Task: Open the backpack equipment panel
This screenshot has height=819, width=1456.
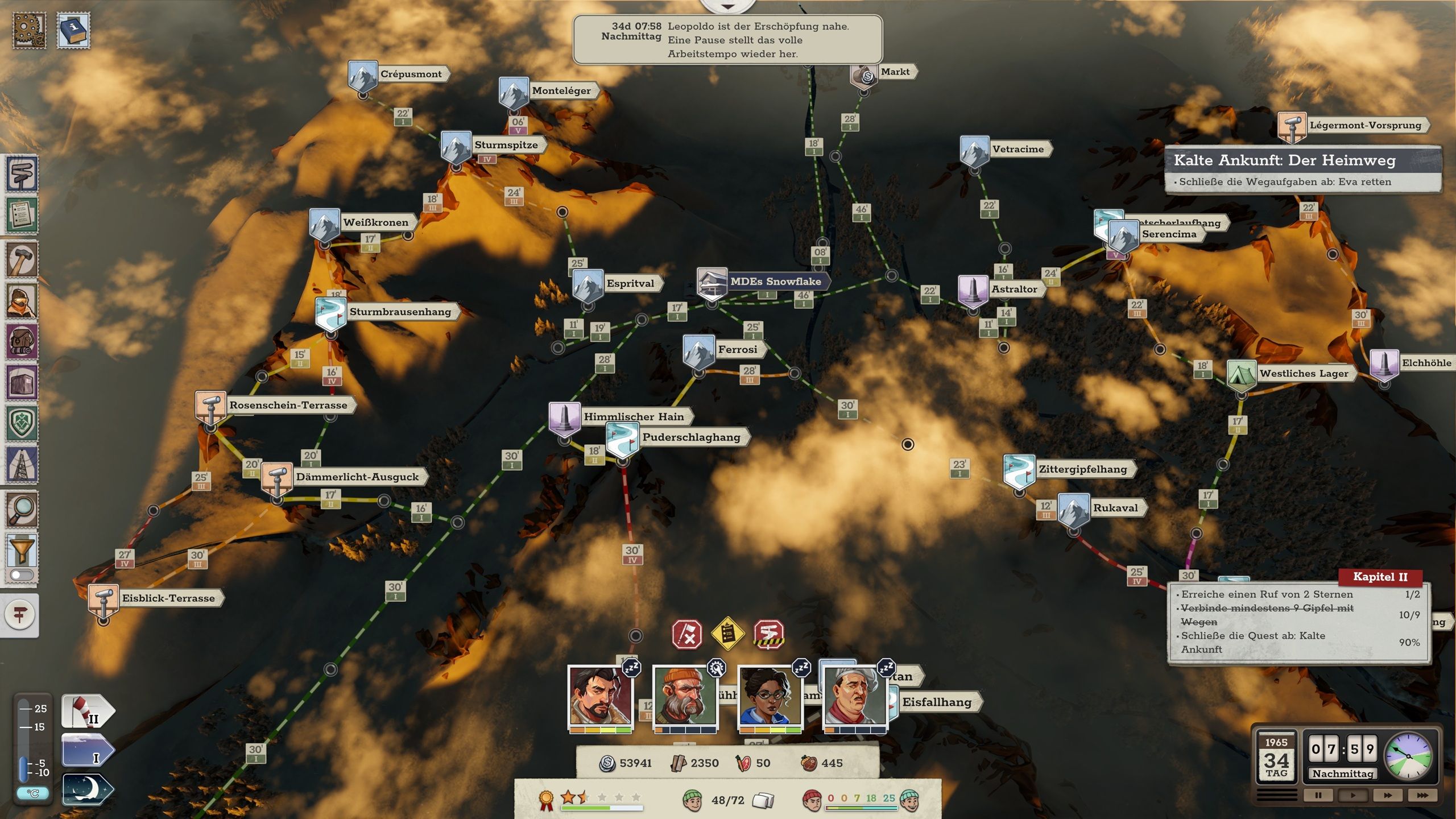Action: click(22, 341)
